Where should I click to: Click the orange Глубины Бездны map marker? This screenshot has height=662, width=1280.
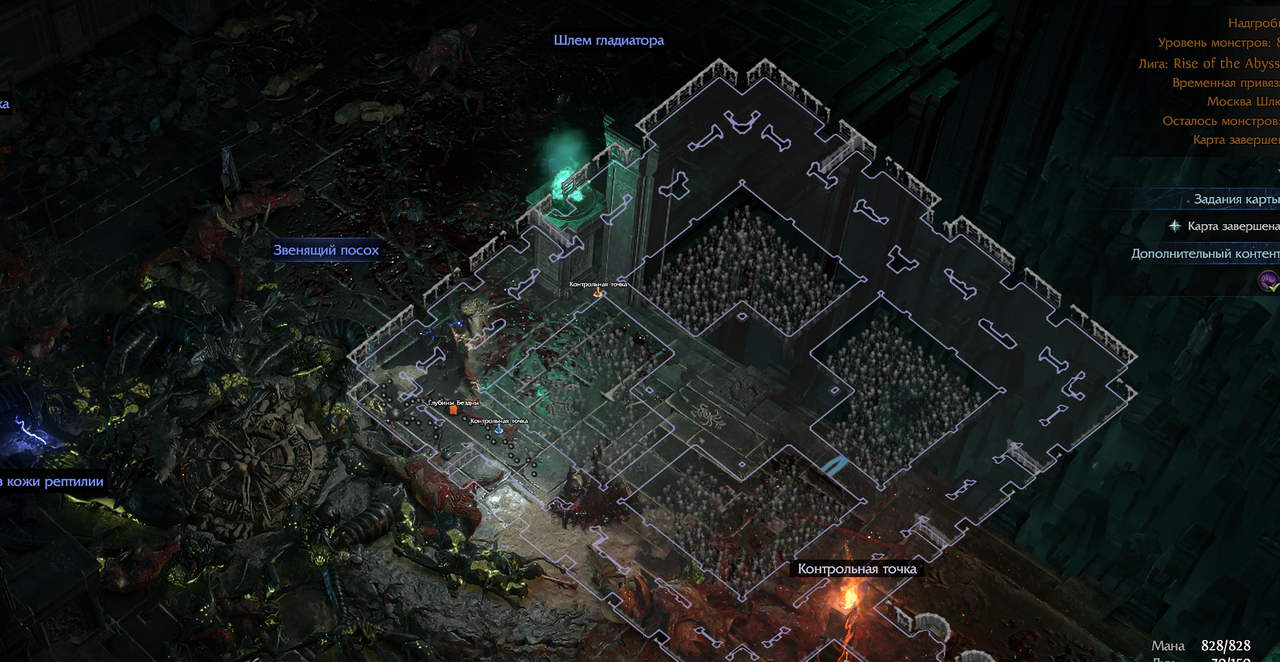pos(453,409)
